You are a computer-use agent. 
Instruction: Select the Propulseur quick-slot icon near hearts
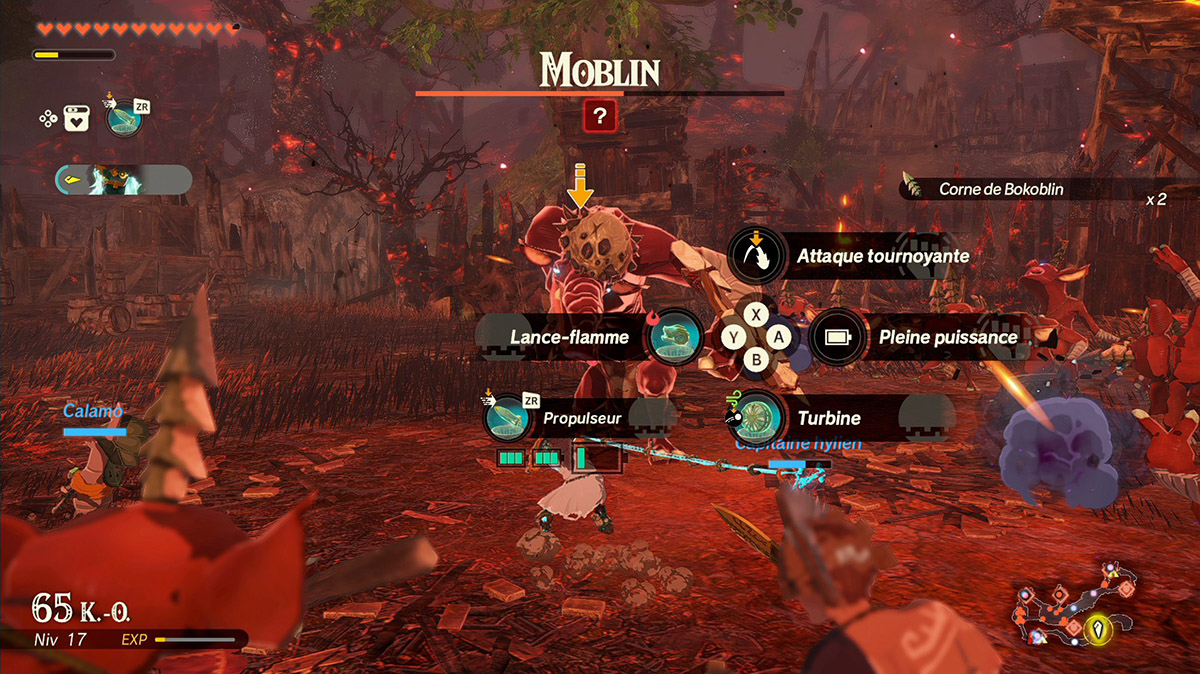(124, 119)
